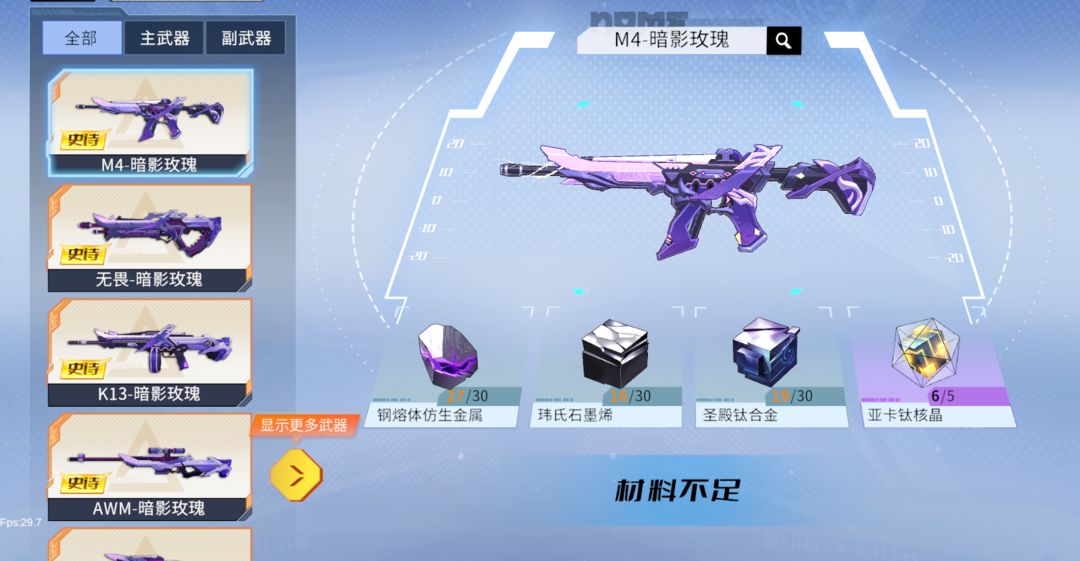Select the AWM-暗影玫瑰 sniper card
Screen dimensions: 1080x561
point(150,467)
